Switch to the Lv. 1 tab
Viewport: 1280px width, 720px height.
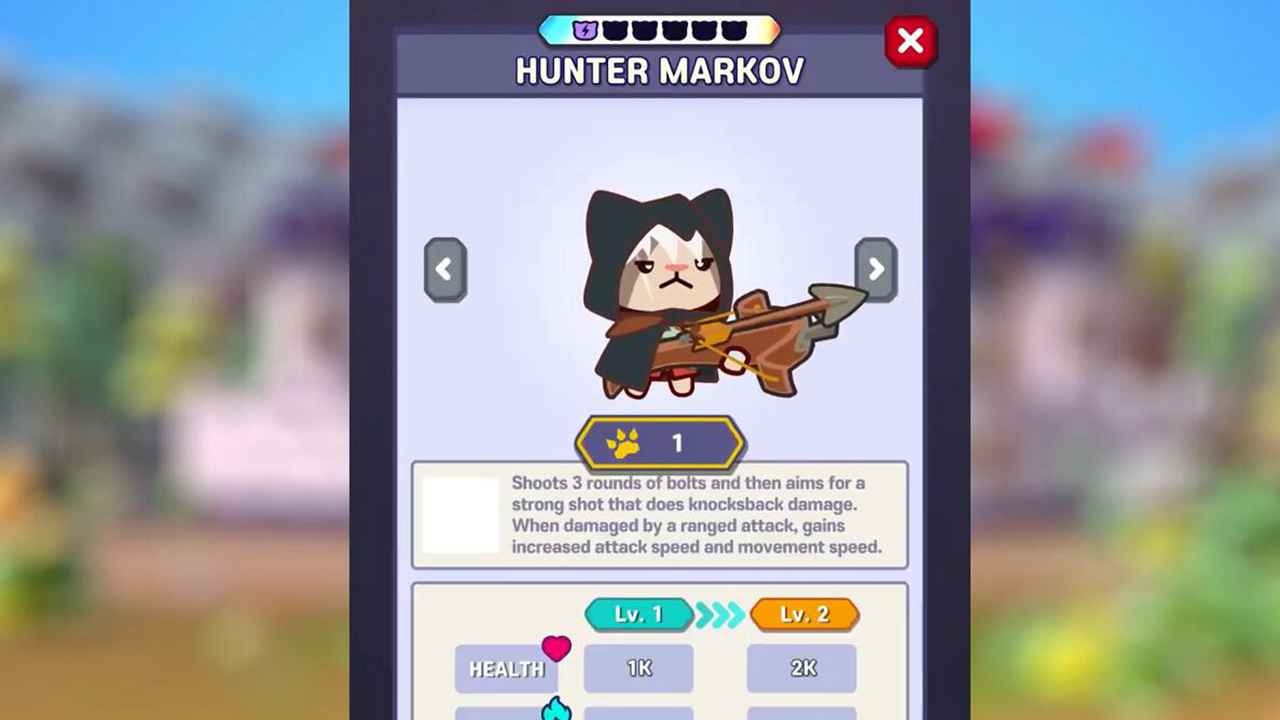(x=639, y=614)
